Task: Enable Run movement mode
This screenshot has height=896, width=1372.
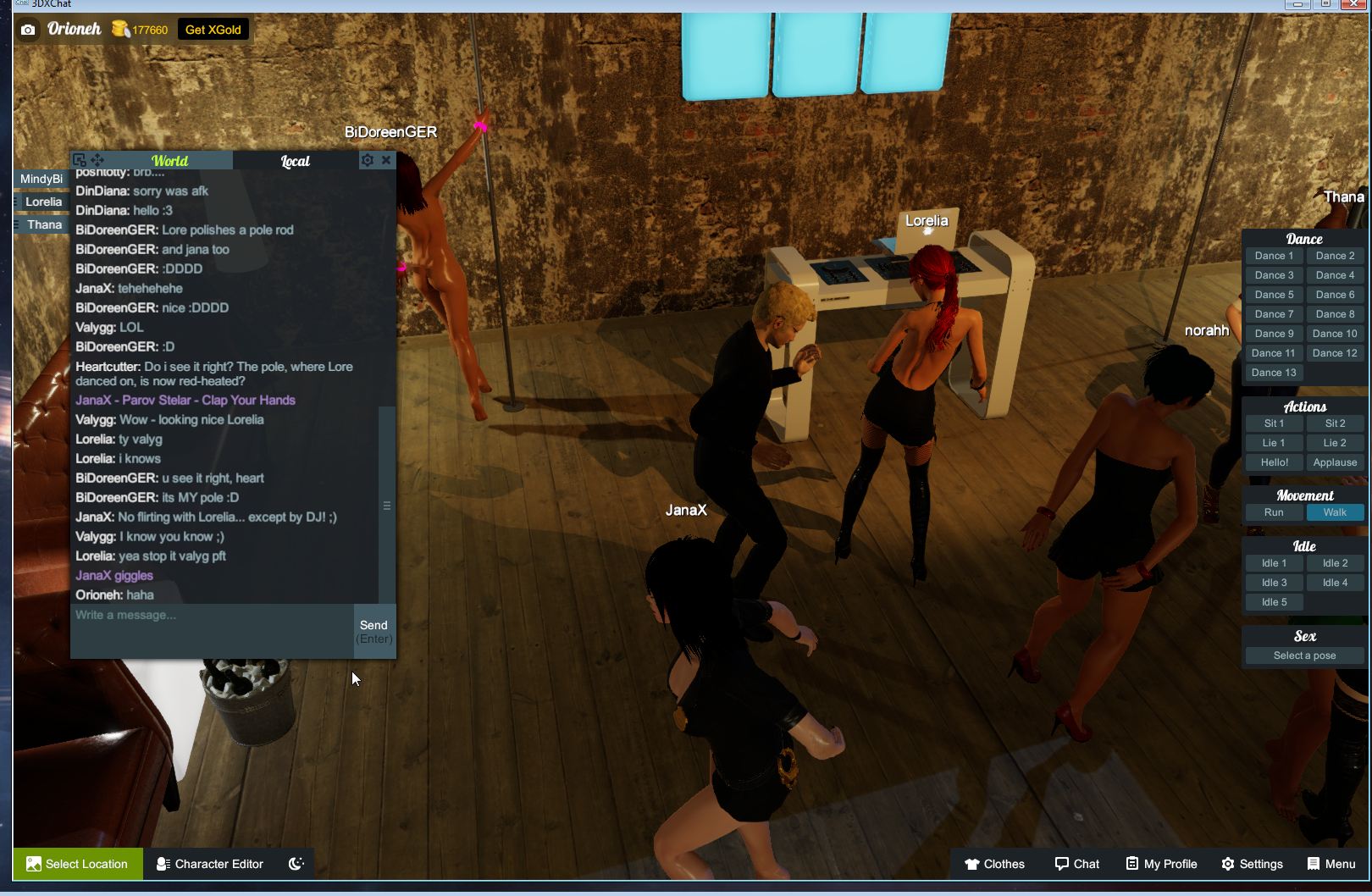Action: tap(1273, 512)
